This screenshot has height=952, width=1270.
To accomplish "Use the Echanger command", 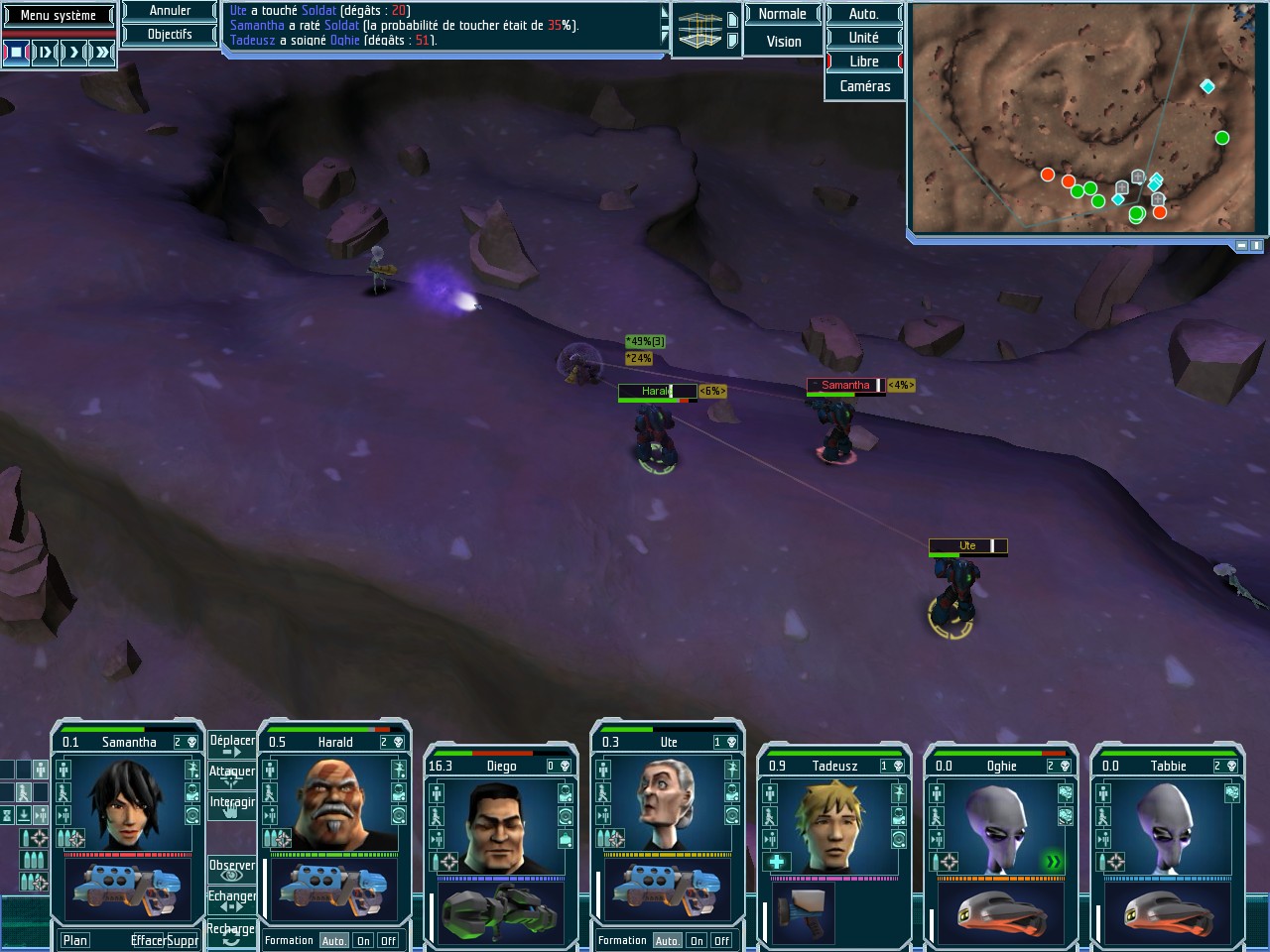I will click(232, 900).
